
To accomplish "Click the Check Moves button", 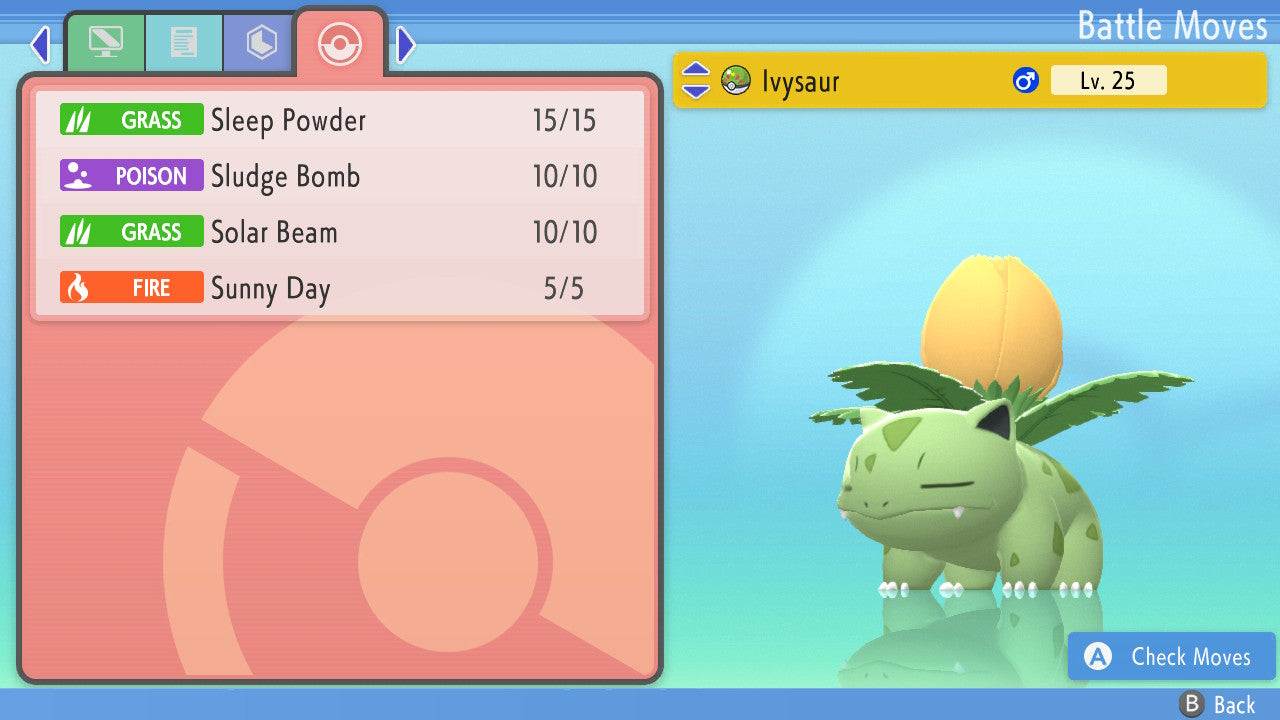I will (x=1170, y=657).
